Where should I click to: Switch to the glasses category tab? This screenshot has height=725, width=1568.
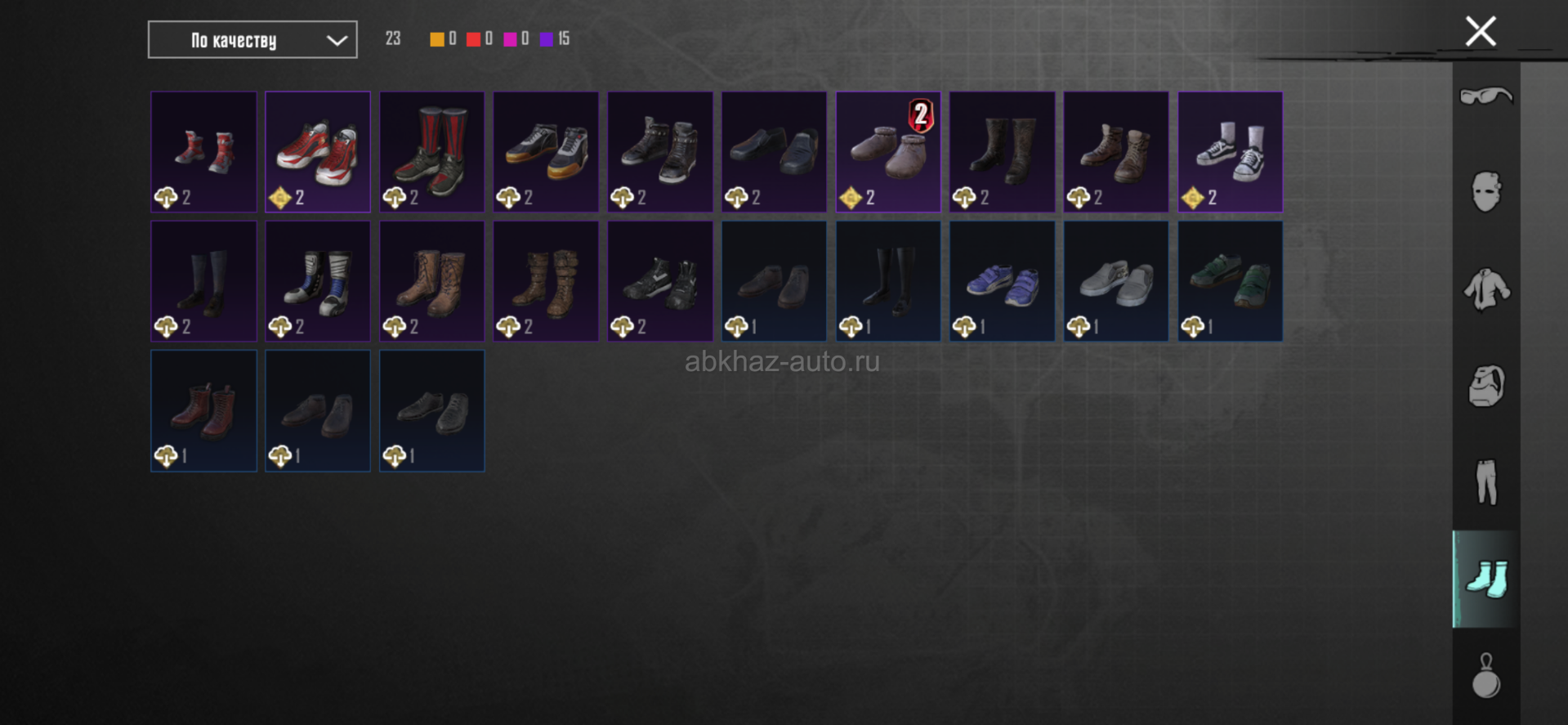pyautogui.click(x=1485, y=96)
